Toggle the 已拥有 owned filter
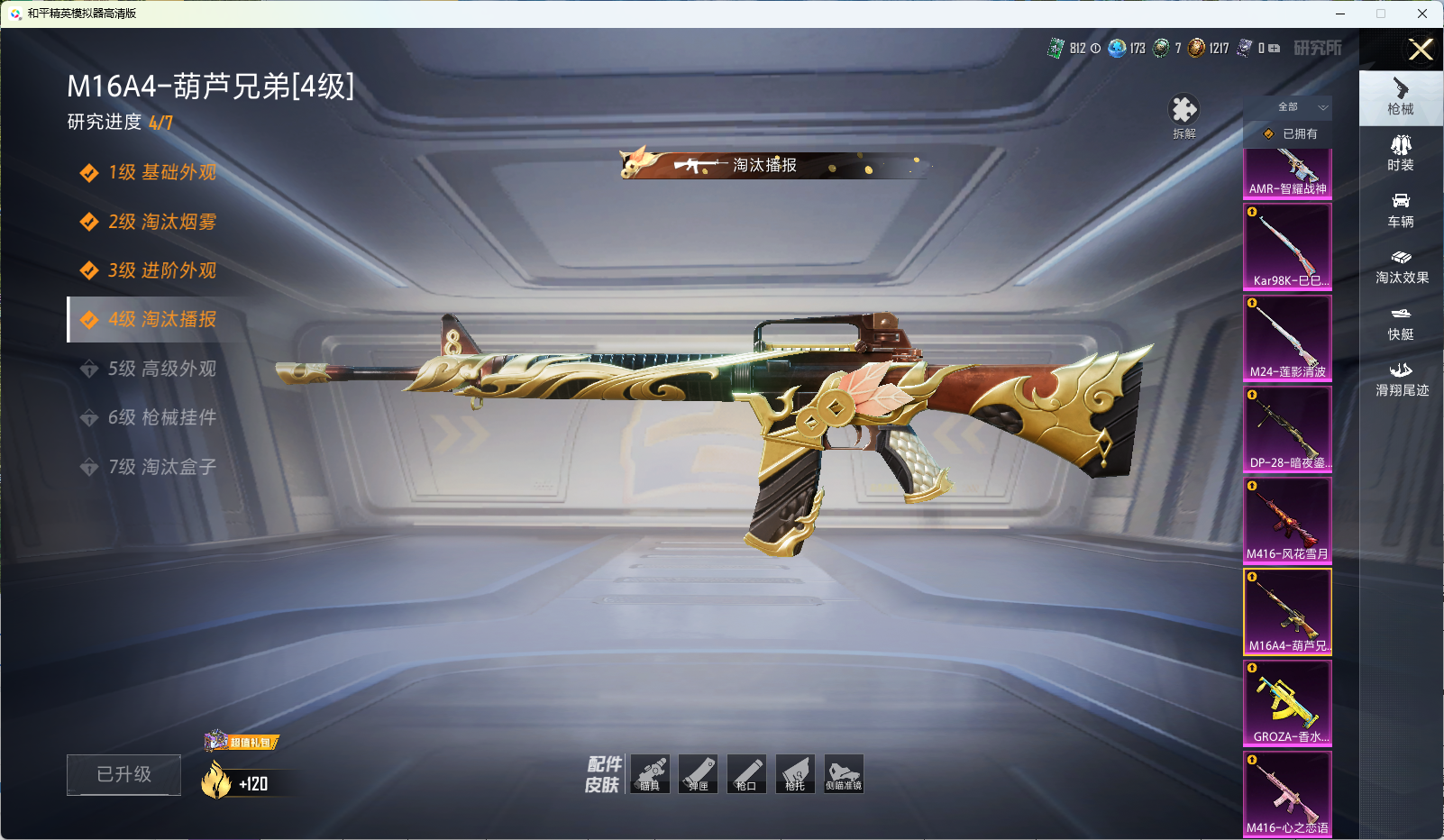 pos(1290,133)
